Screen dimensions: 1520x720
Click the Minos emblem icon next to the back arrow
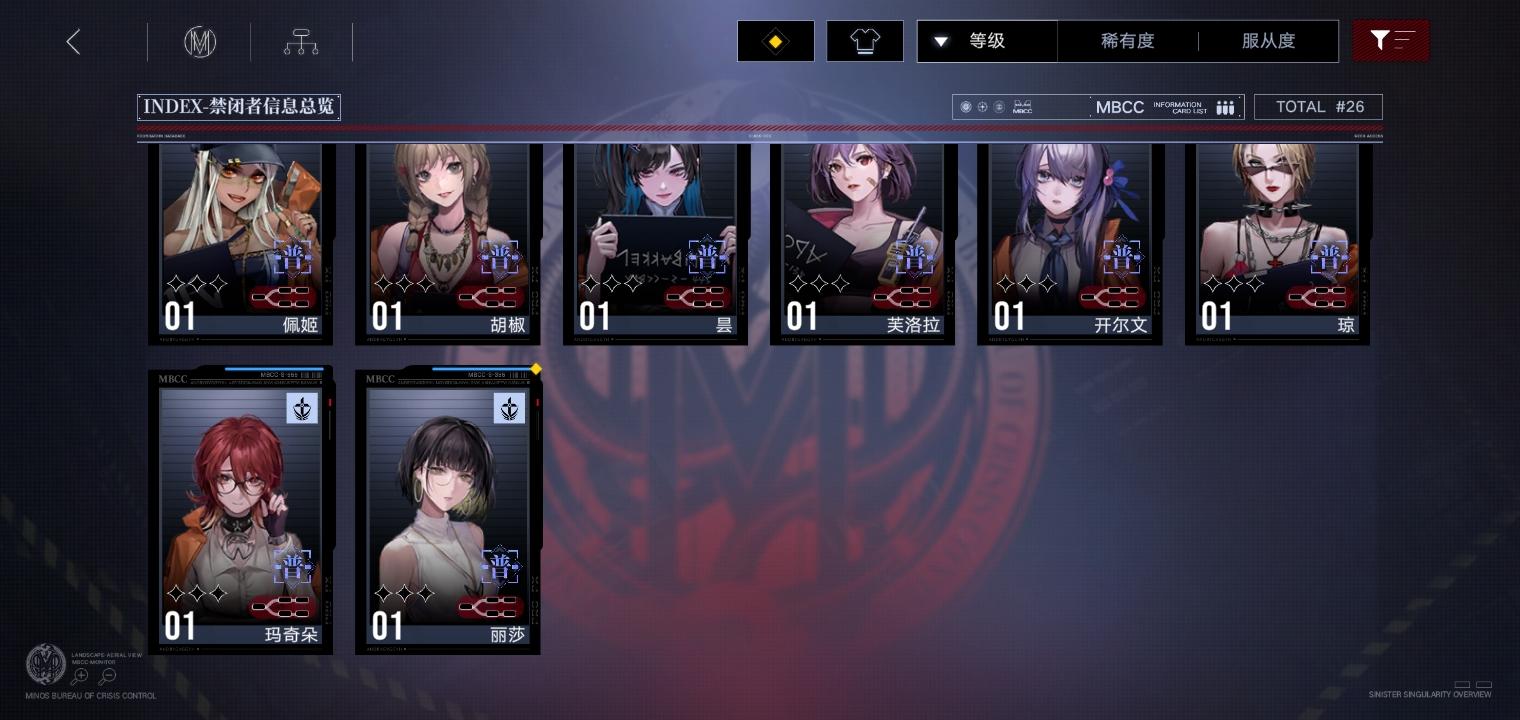coord(200,42)
